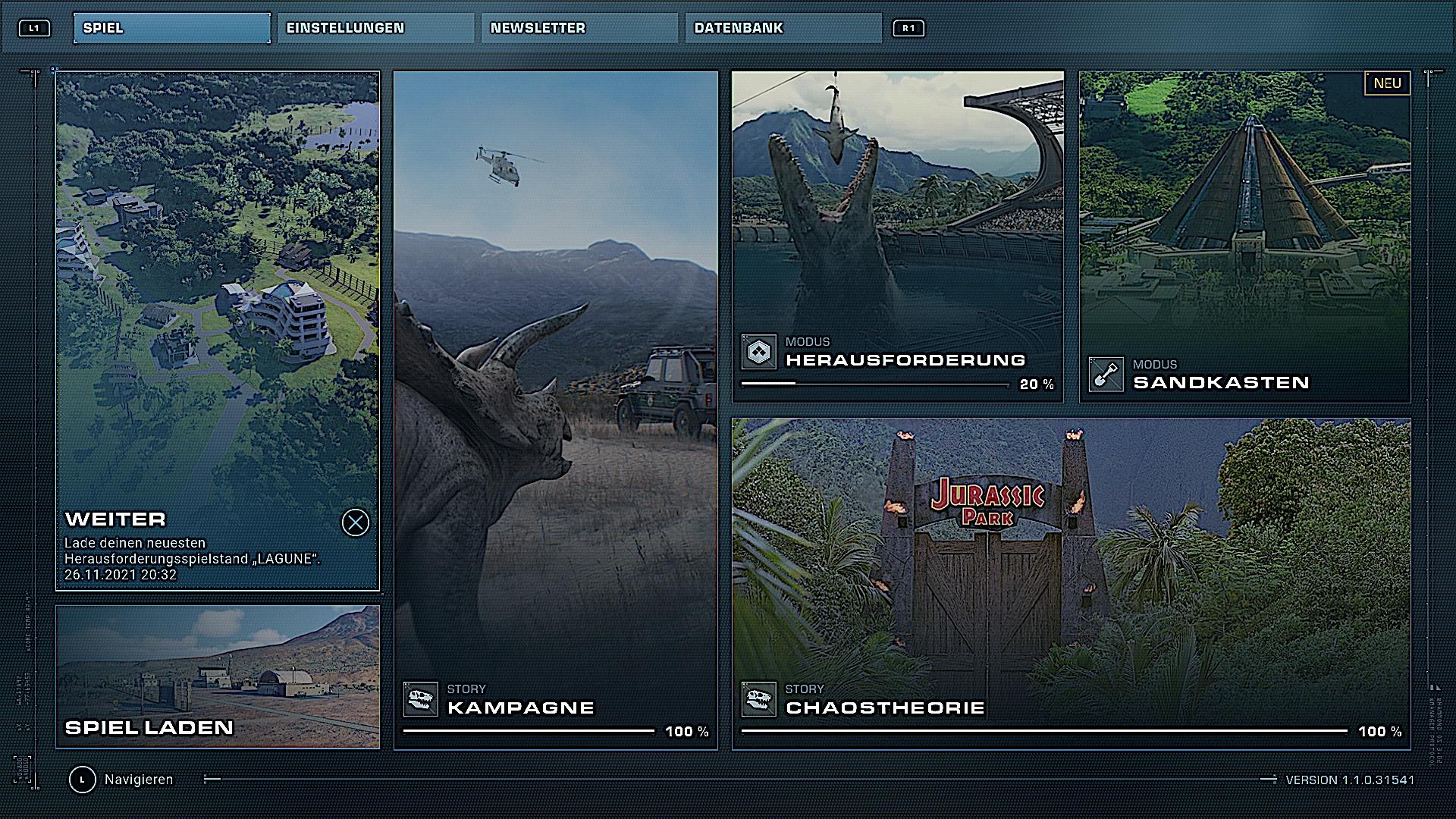The image size is (1456, 819).
Task: Show the Newsletter tab
Action: [x=579, y=28]
